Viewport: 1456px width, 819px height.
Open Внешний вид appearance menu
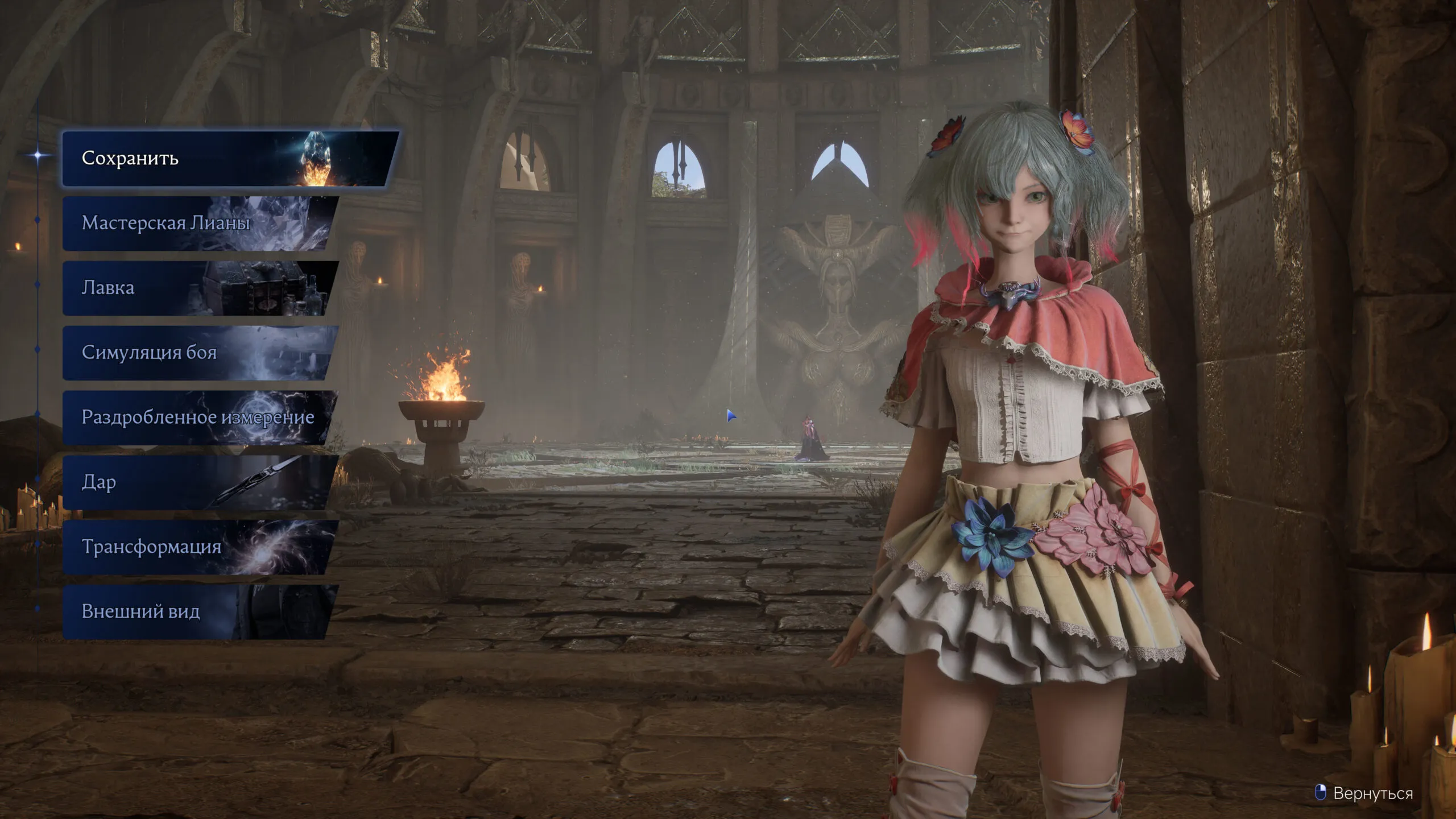click(x=199, y=612)
